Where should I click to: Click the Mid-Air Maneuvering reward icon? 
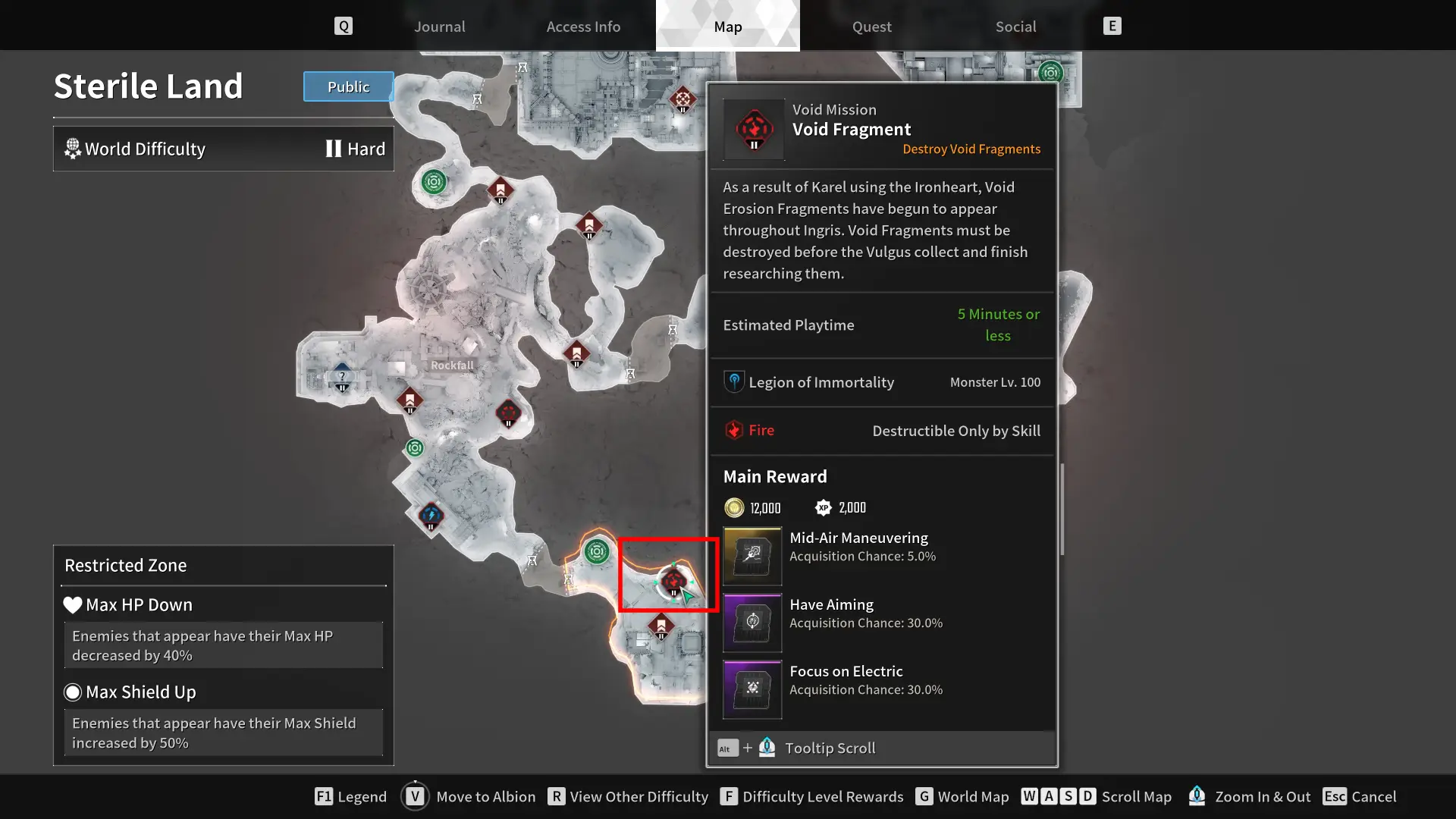tap(752, 556)
